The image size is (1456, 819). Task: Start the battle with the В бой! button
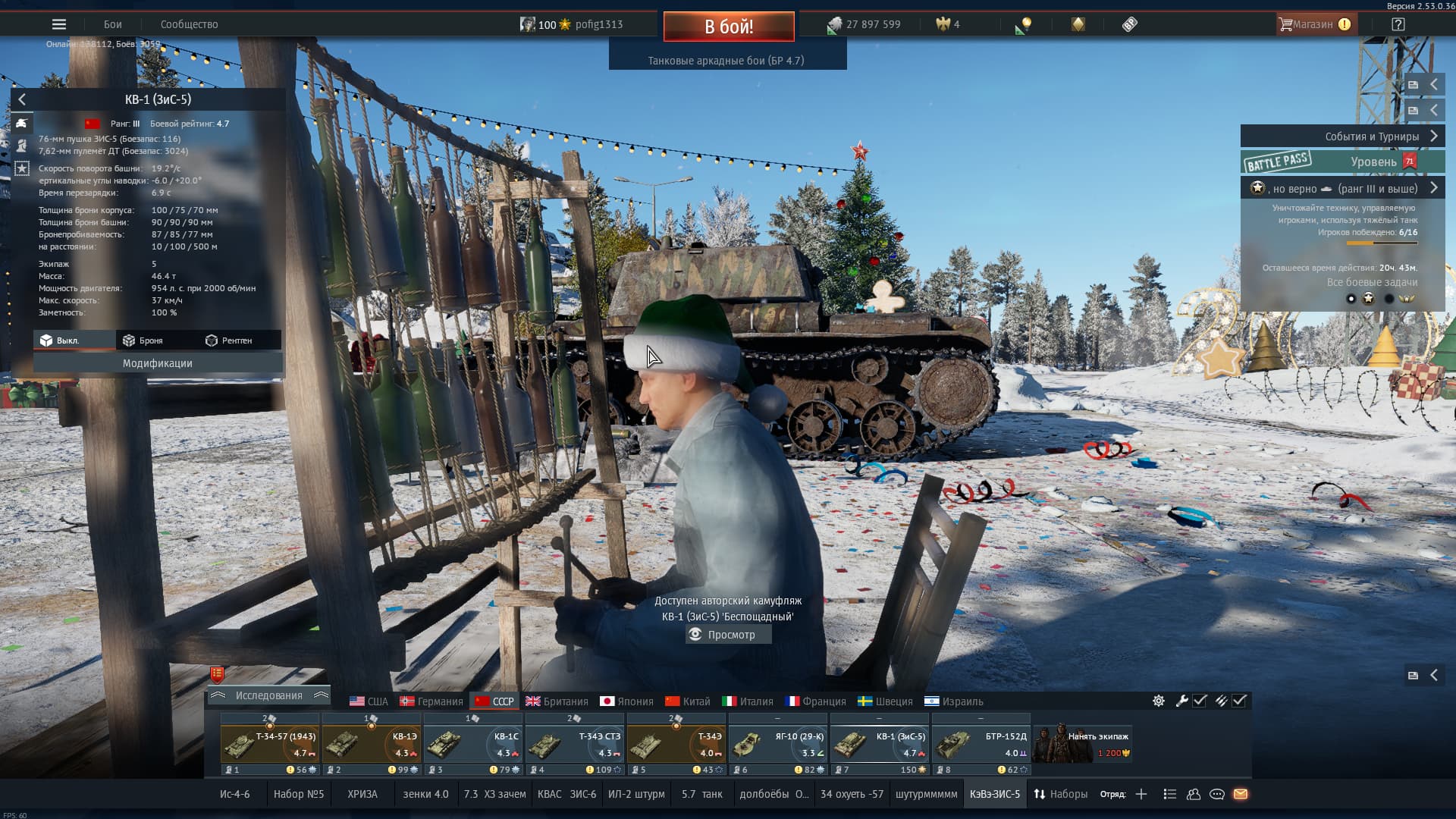[729, 27]
